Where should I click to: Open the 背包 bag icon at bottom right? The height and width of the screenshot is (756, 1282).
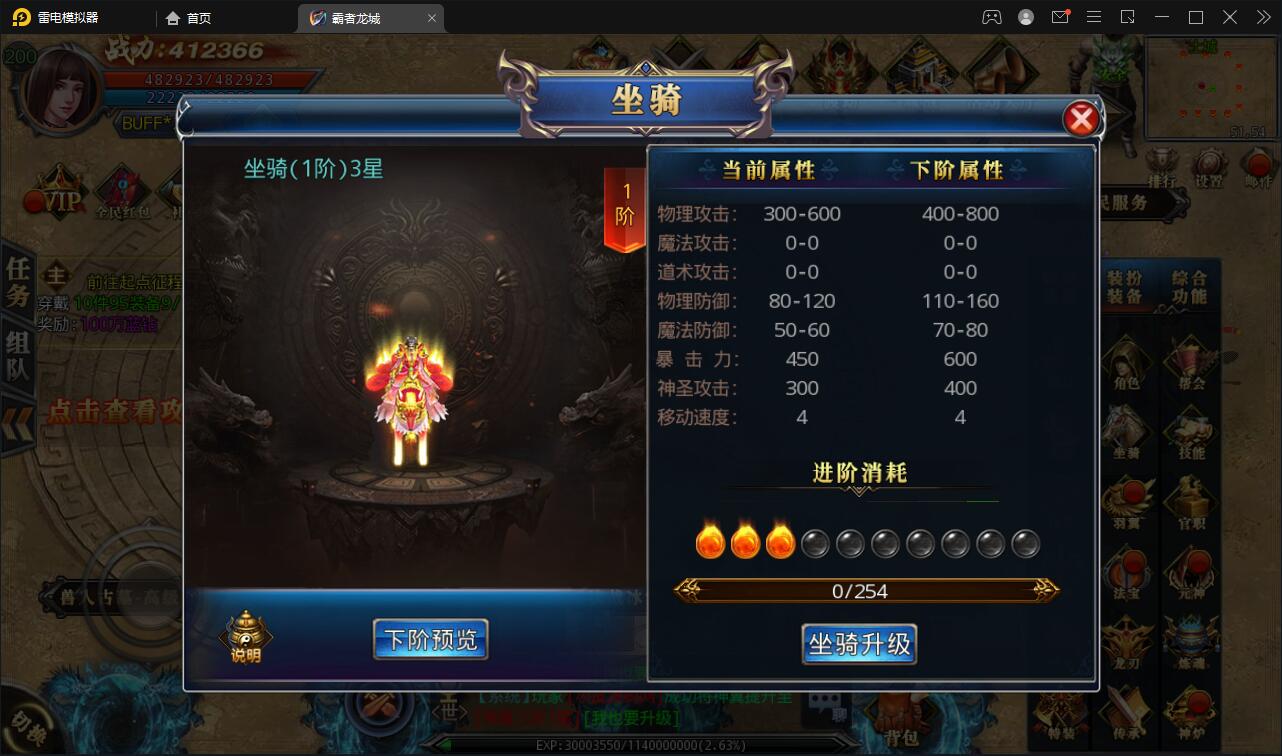(900, 722)
